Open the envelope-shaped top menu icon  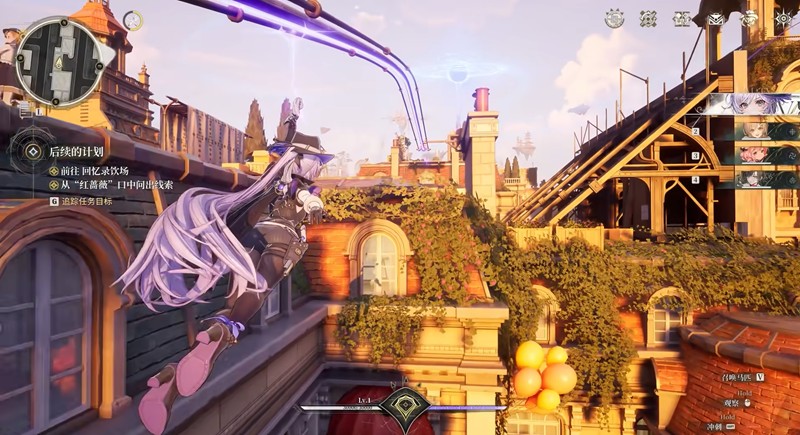coord(715,18)
